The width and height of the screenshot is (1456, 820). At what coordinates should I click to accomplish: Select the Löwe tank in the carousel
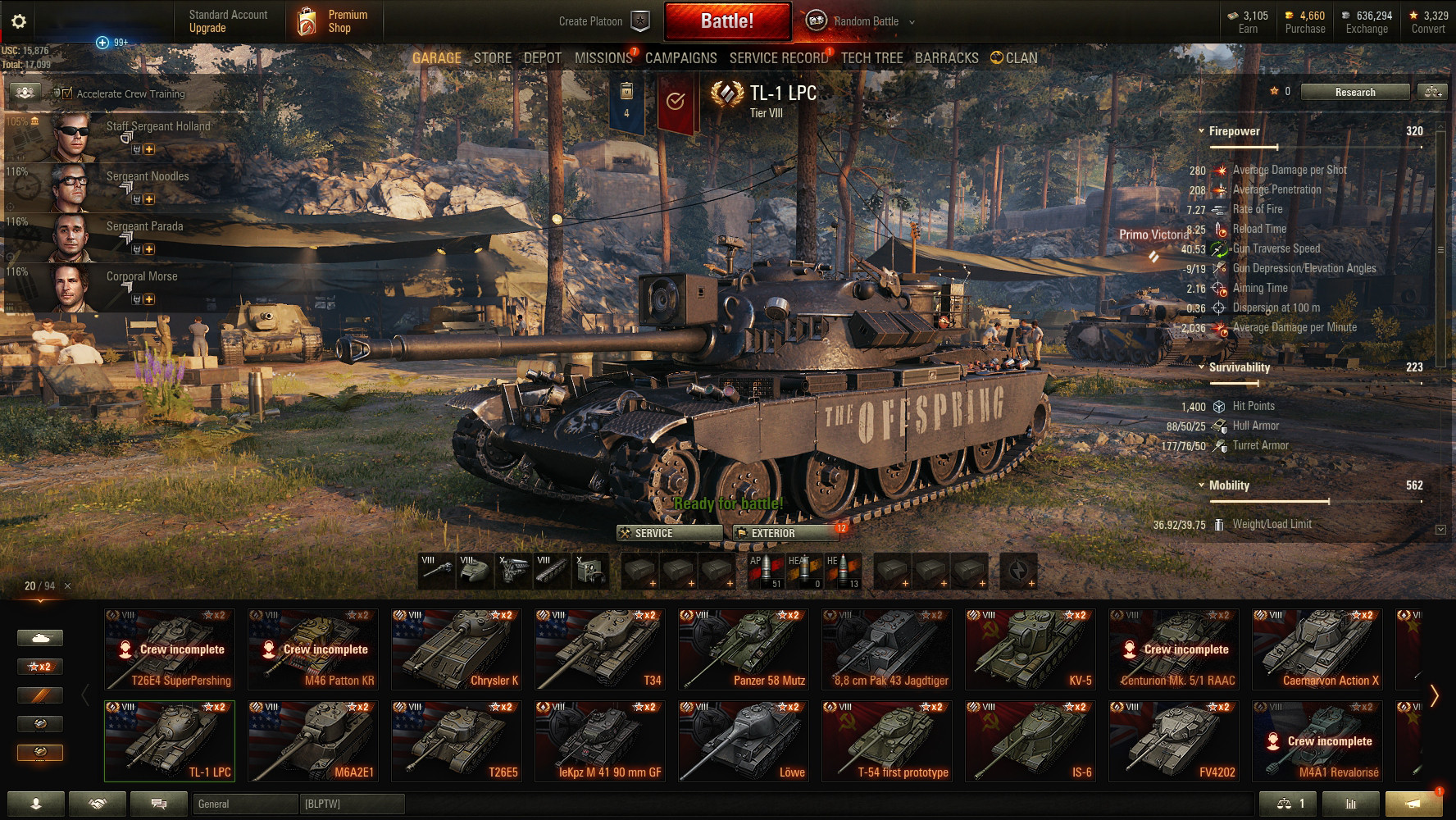click(x=744, y=741)
